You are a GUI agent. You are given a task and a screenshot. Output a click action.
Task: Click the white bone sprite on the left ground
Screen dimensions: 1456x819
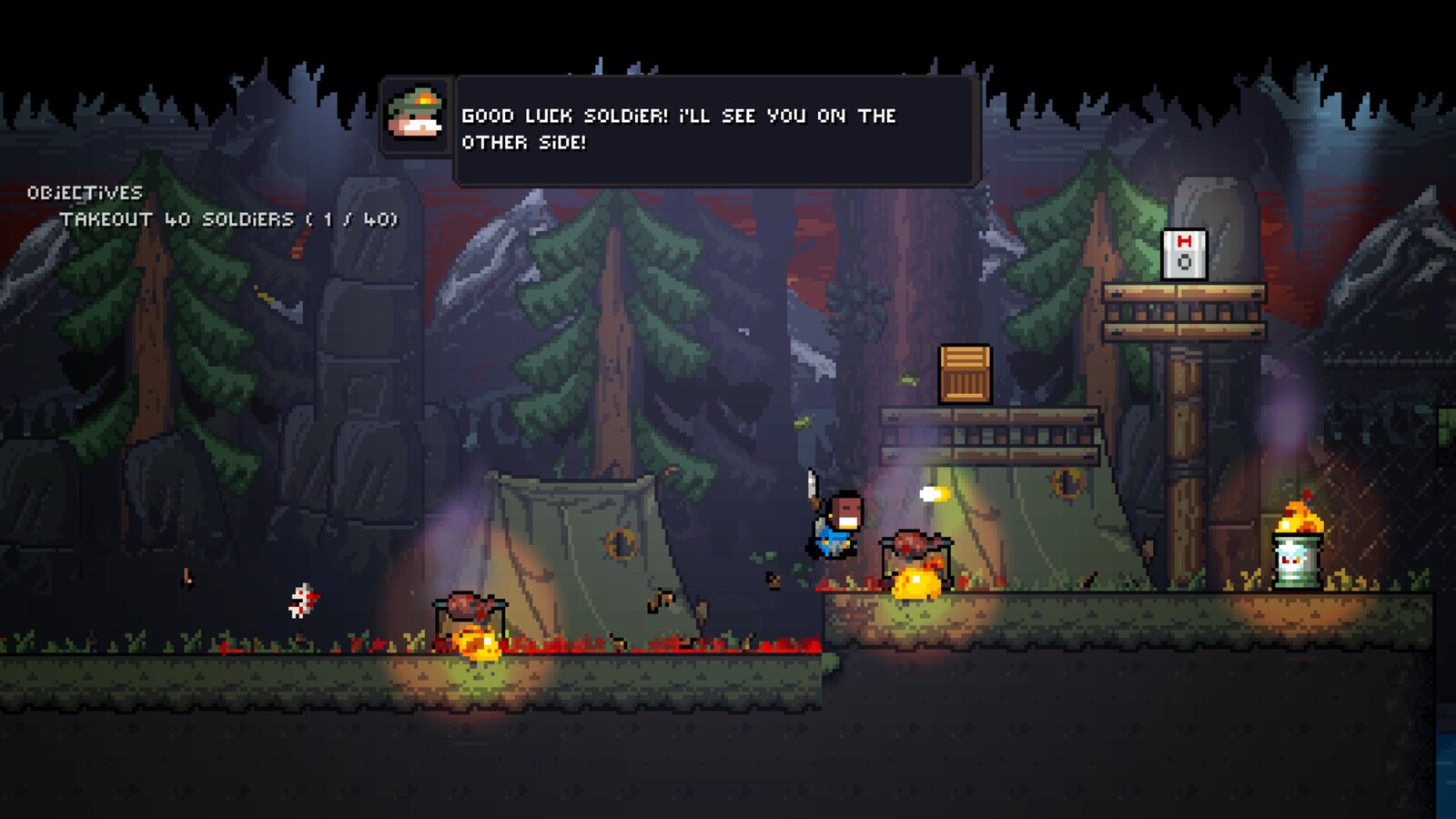[303, 601]
